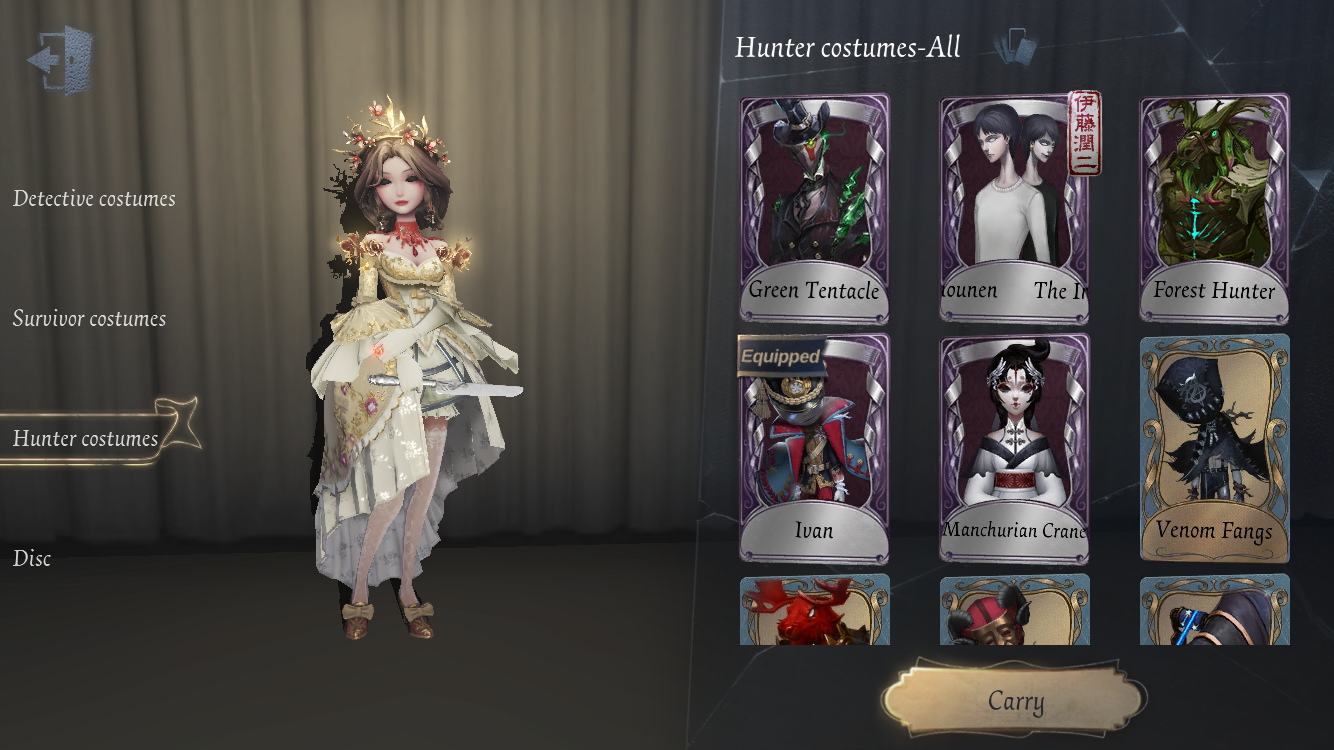Toggle the card view icon beside the title

[x=1017, y=46]
